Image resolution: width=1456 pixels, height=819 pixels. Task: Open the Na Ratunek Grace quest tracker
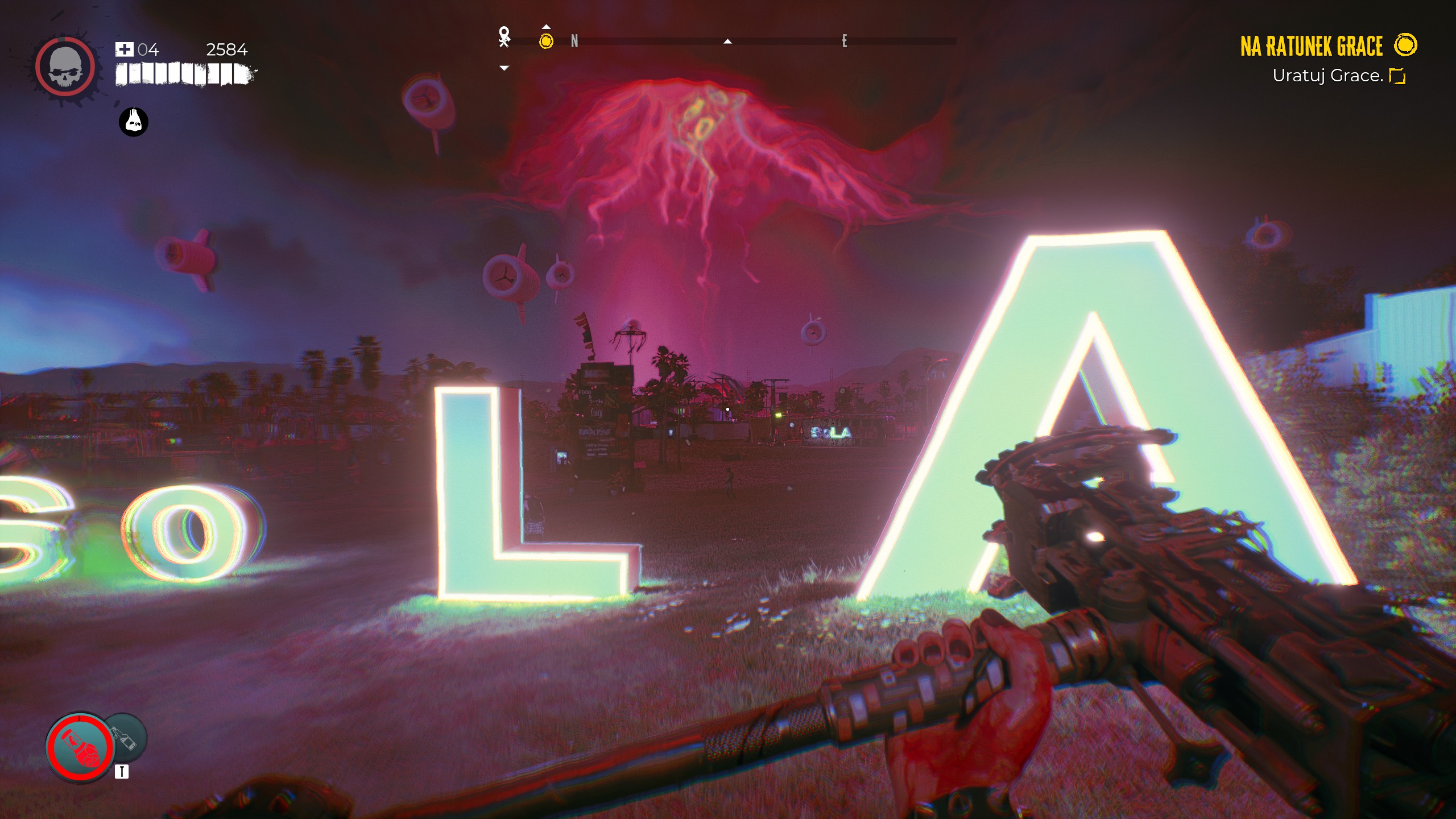1311,46
